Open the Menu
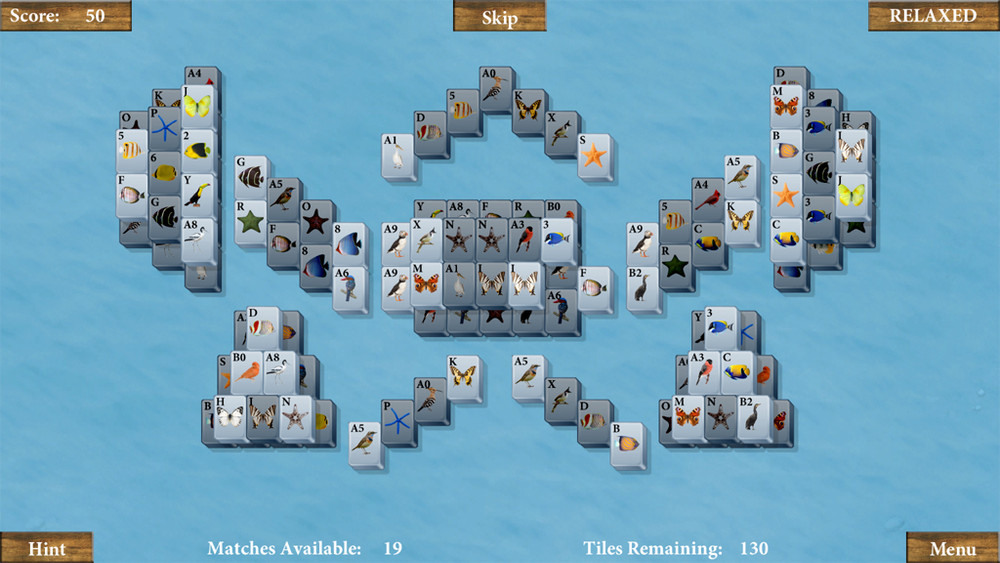Image resolution: width=1000 pixels, height=563 pixels. coord(952,548)
